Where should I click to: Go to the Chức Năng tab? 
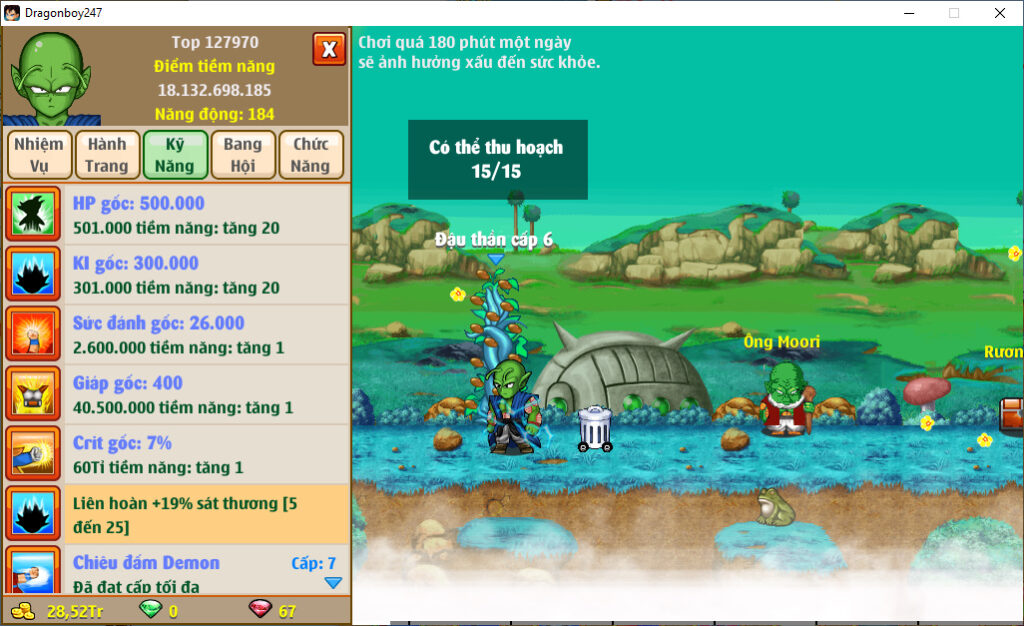(x=311, y=155)
